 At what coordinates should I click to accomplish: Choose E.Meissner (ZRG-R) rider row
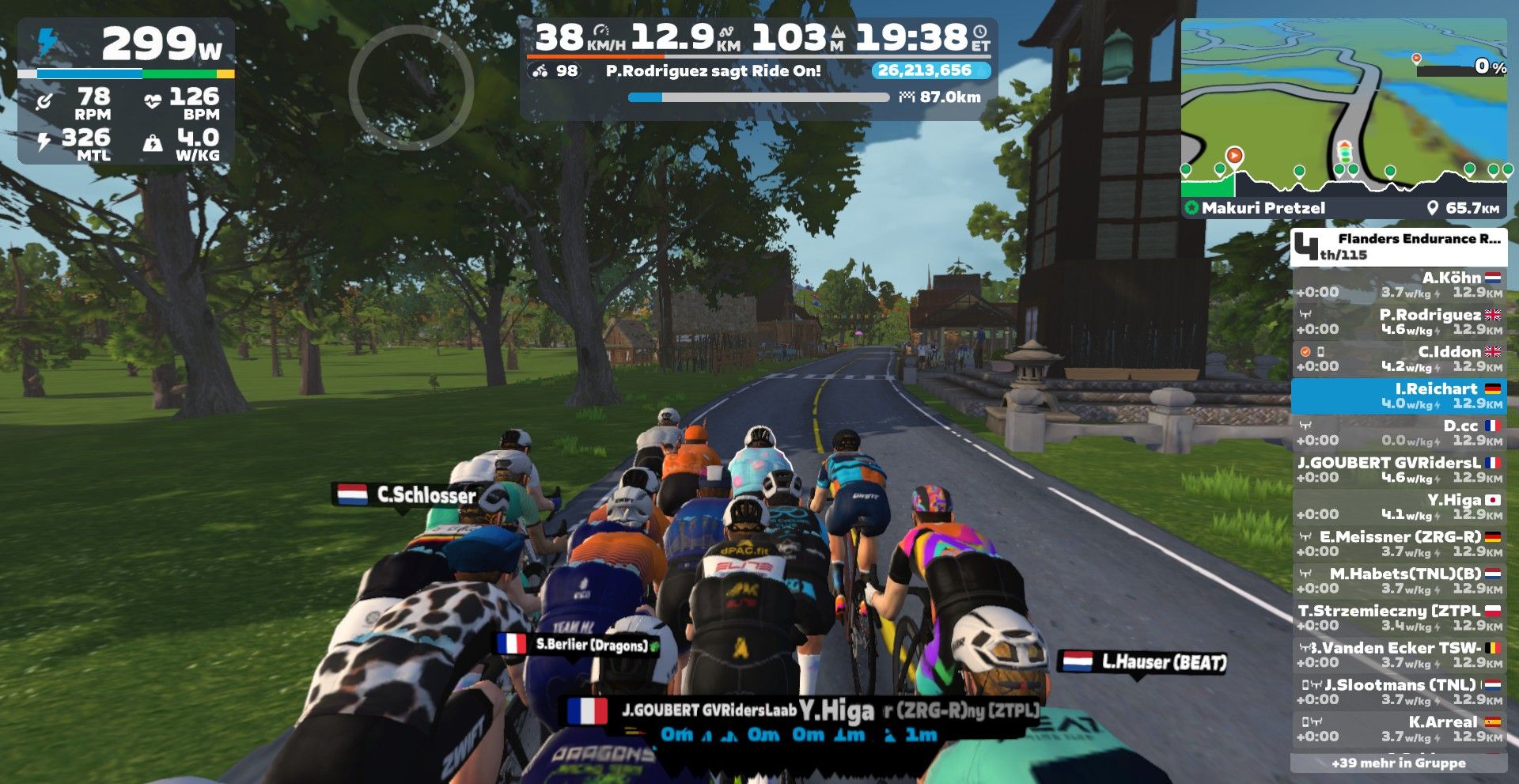click(x=1399, y=543)
